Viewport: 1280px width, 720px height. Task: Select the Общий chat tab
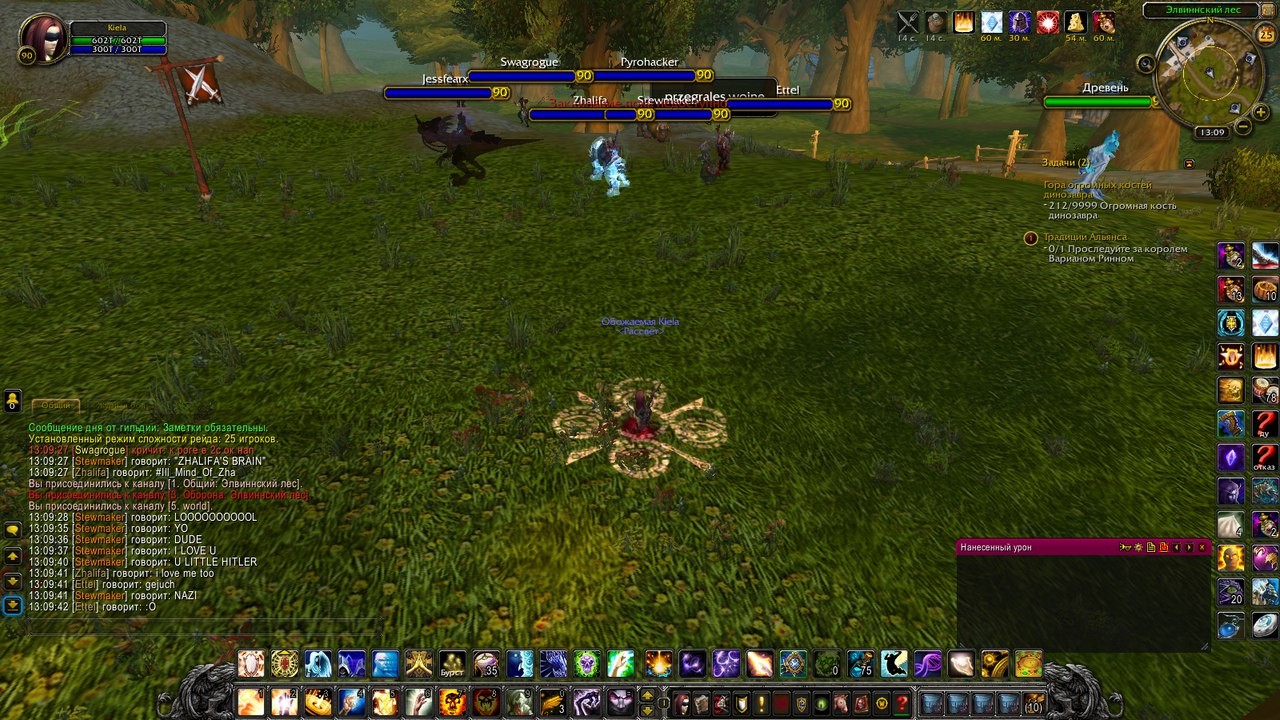(56, 405)
